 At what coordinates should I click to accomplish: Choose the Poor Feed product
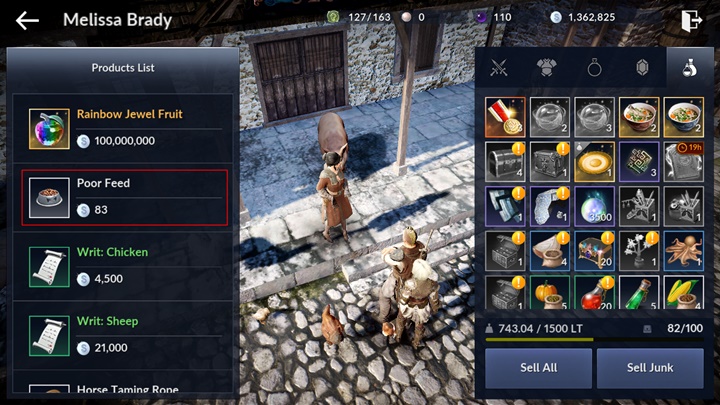tap(125, 197)
